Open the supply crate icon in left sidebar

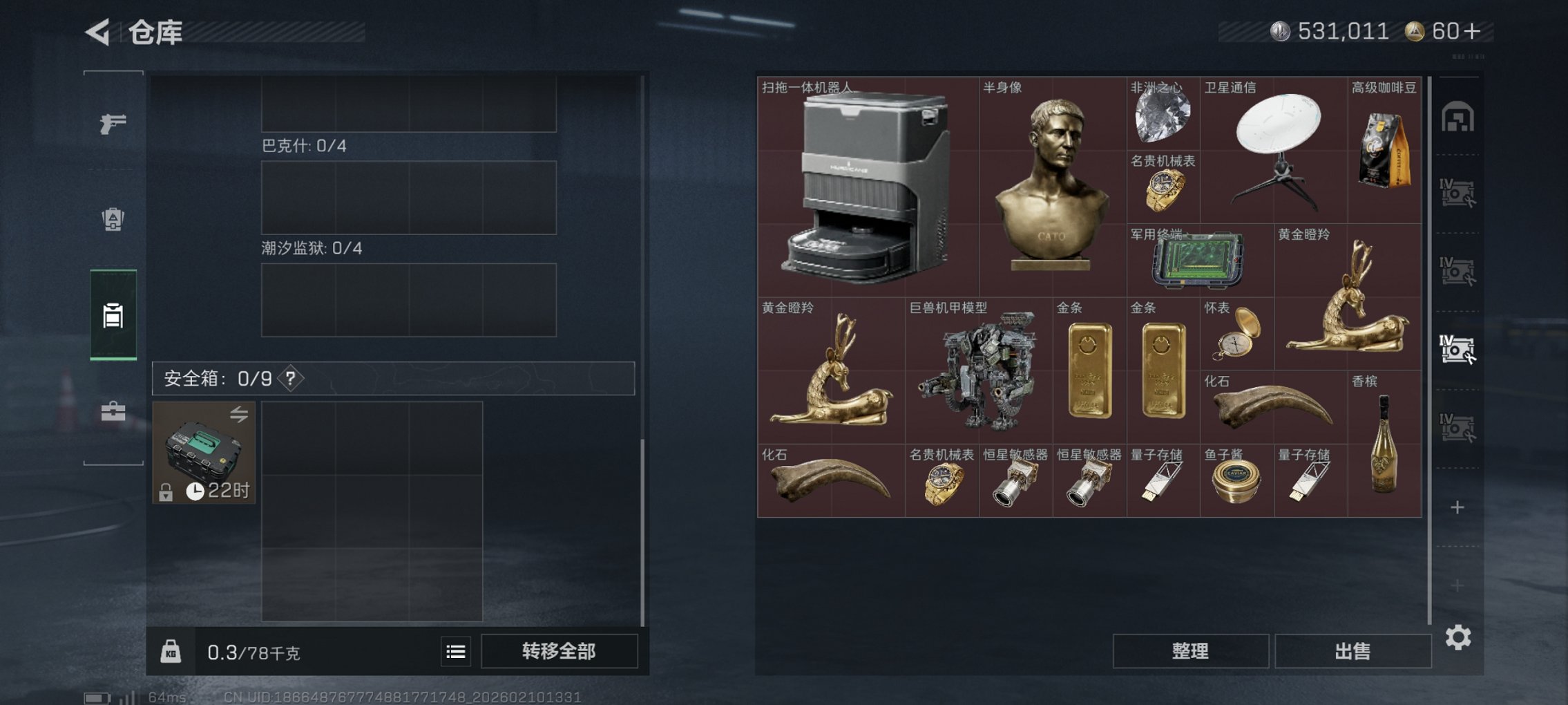113,220
